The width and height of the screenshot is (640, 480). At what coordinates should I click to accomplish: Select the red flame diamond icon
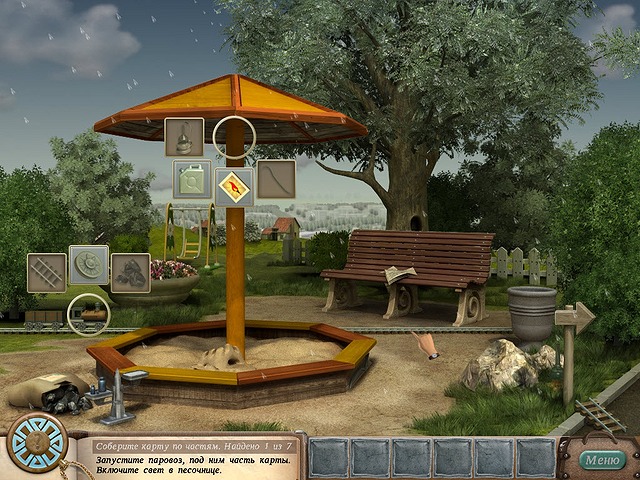pos(234,186)
